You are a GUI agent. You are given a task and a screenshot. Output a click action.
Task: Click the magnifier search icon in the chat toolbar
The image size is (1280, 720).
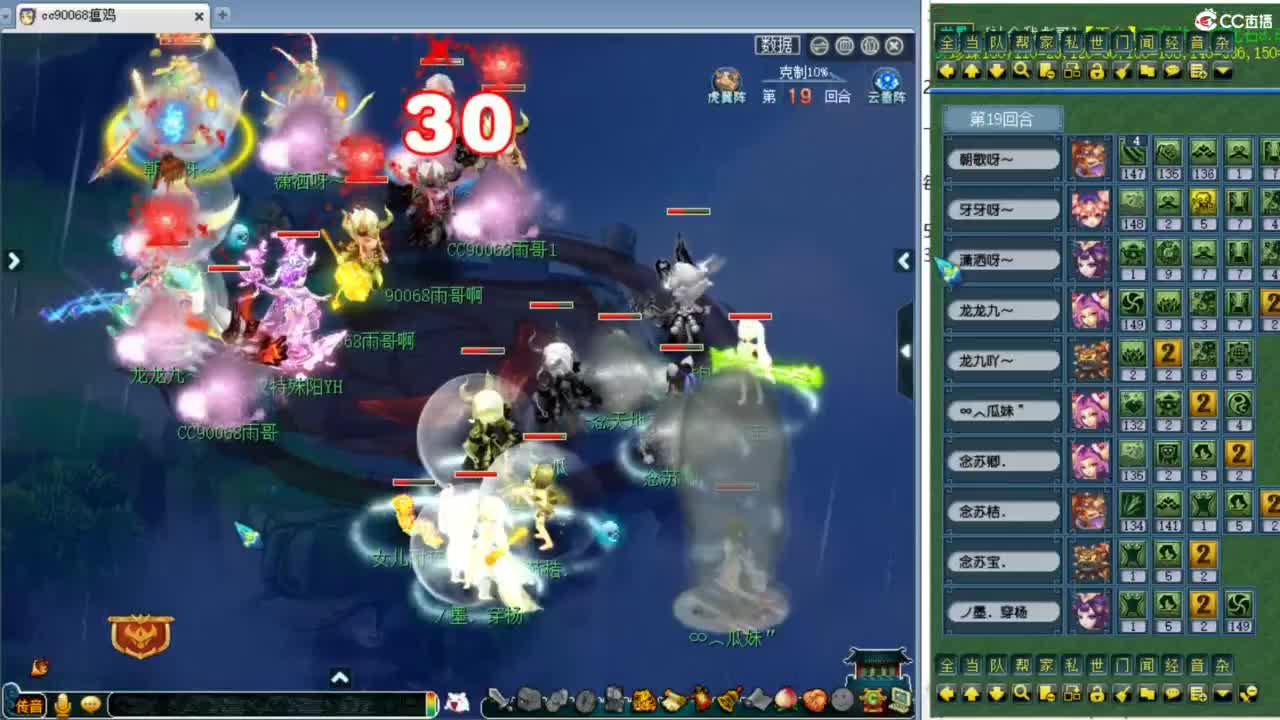click(1020, 71)
